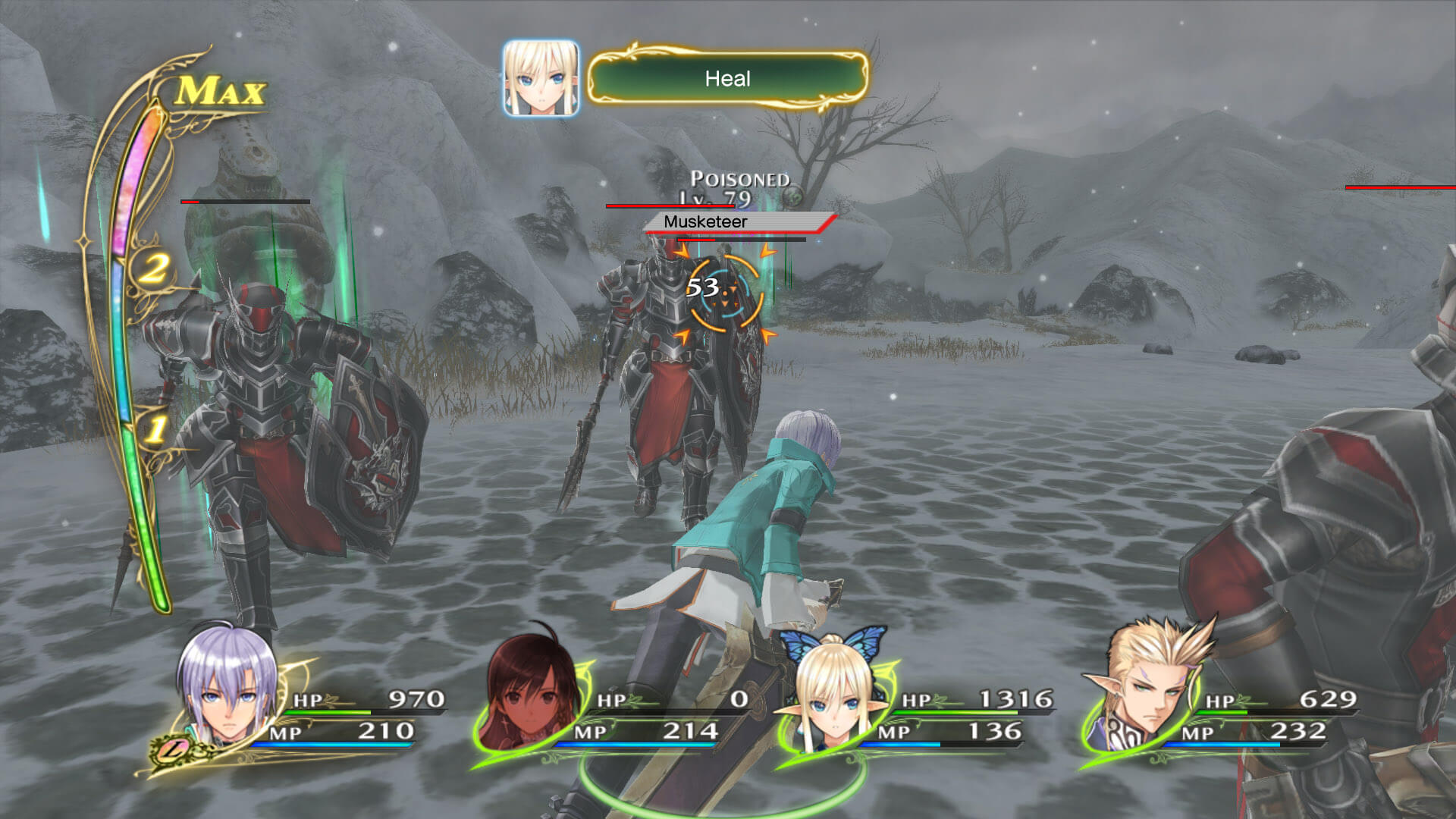Select the red-haired party member with 0 HP
1456x819 pixels.
531,694
